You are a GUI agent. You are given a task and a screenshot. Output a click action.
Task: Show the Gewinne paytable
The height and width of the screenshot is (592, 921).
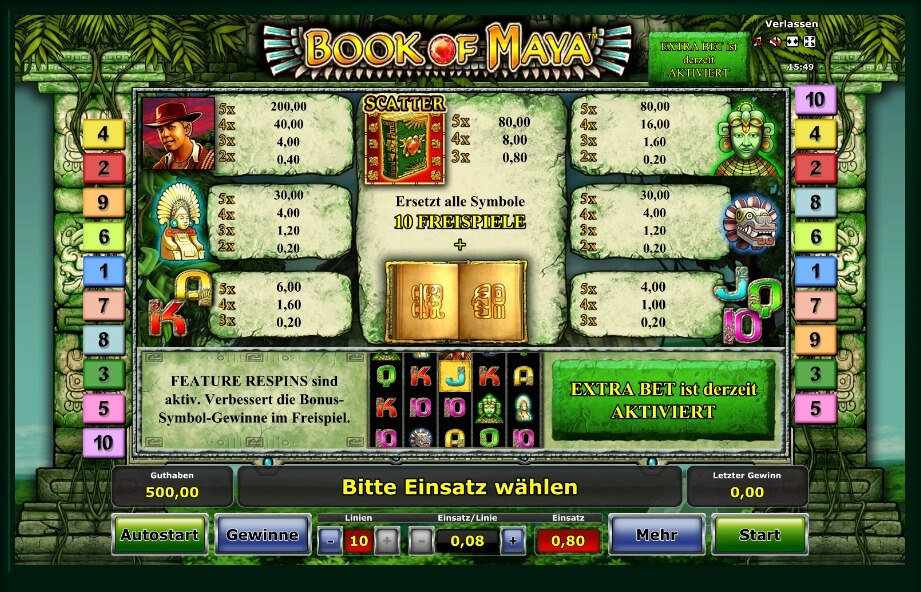pyautogui.click(x=262, y=535)
